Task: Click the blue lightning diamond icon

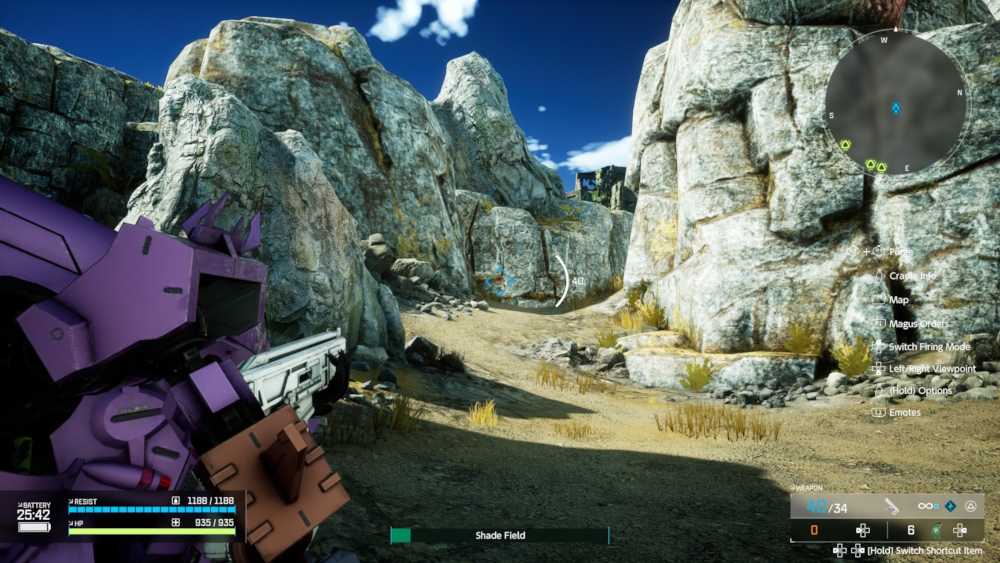Action: (949, 506)
